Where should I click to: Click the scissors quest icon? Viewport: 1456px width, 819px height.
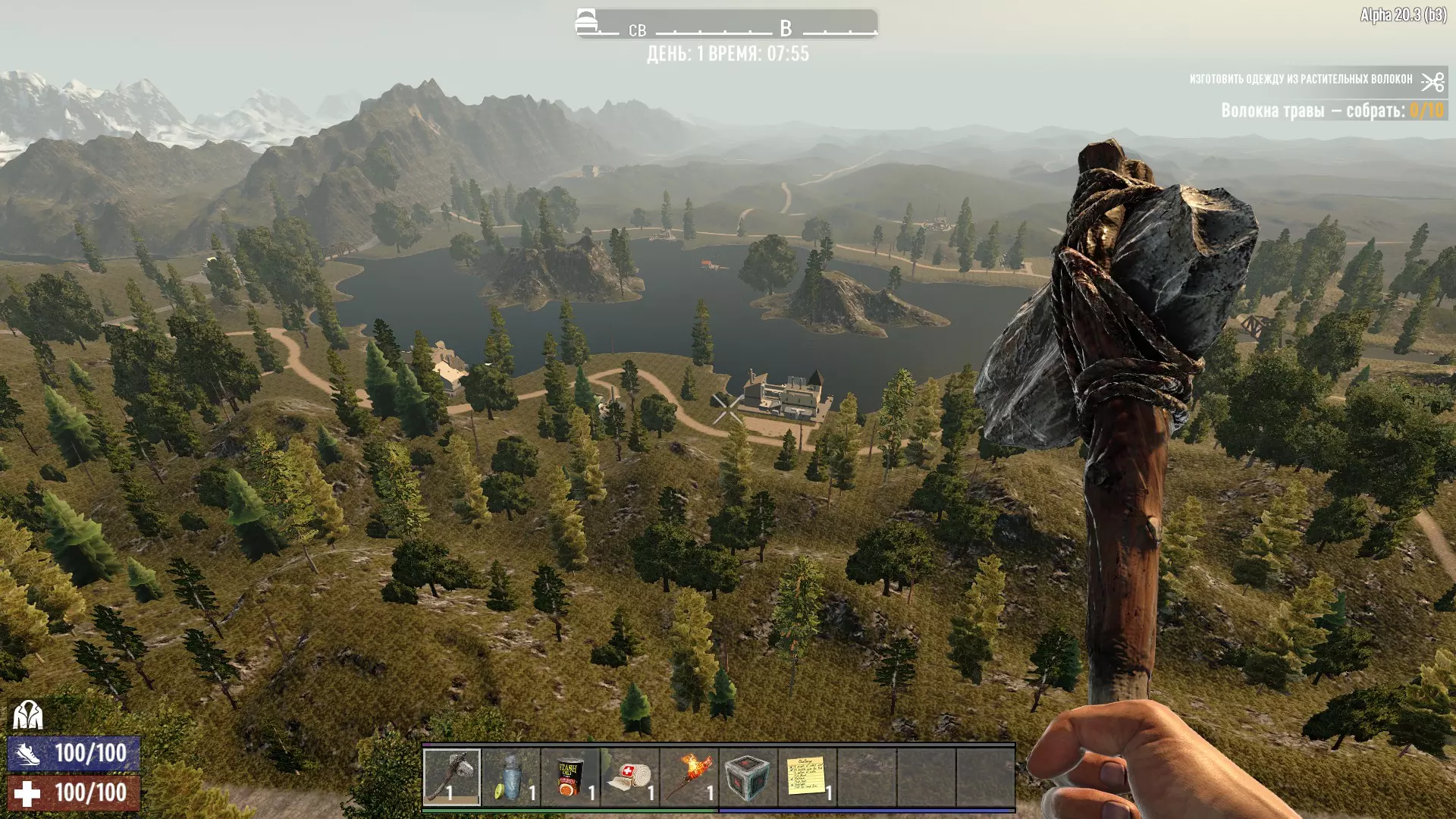click(1432, 81)
